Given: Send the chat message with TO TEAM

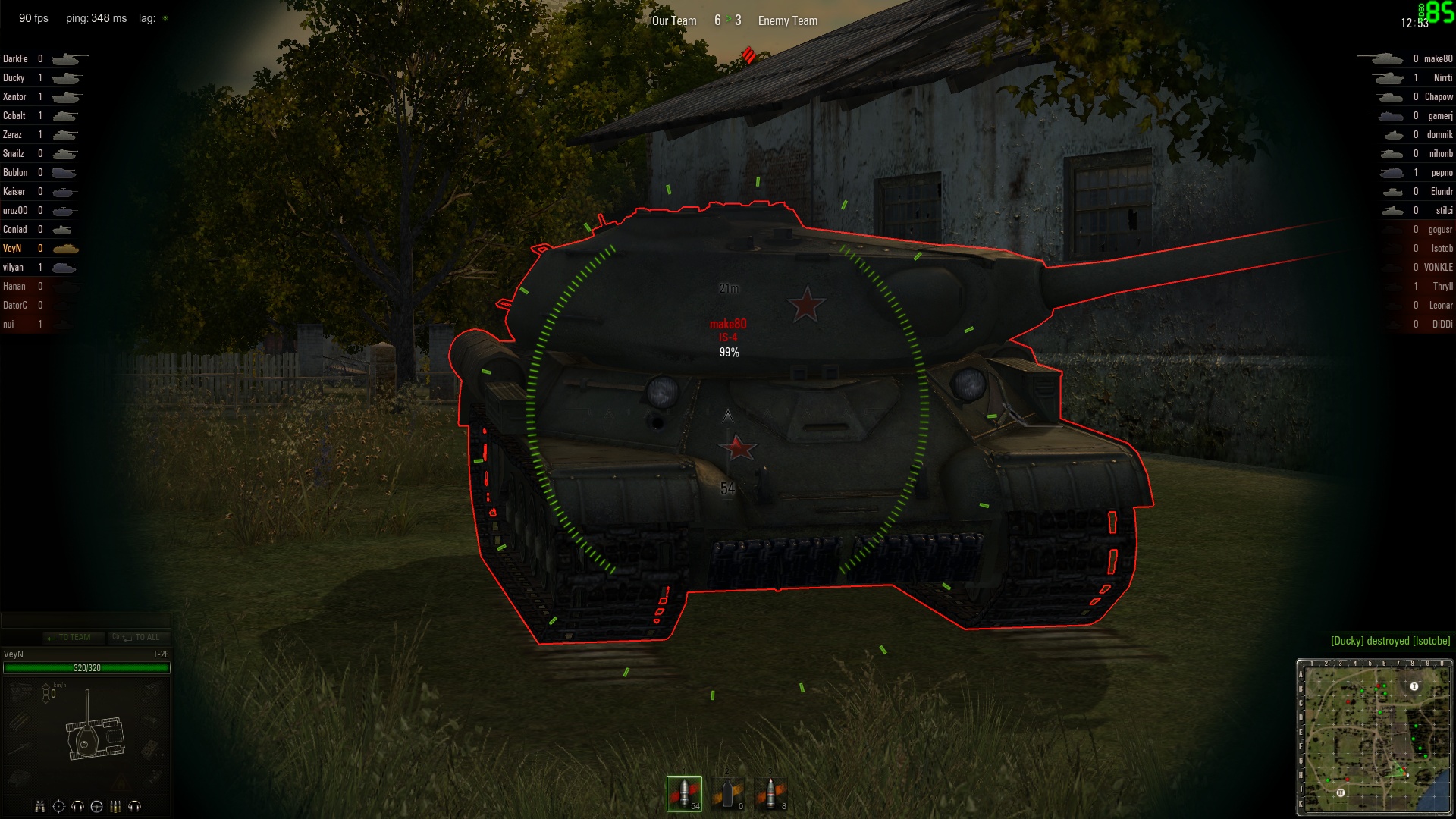Looking at the screenshot, I should pyautogui.click(x=68, y=637).
